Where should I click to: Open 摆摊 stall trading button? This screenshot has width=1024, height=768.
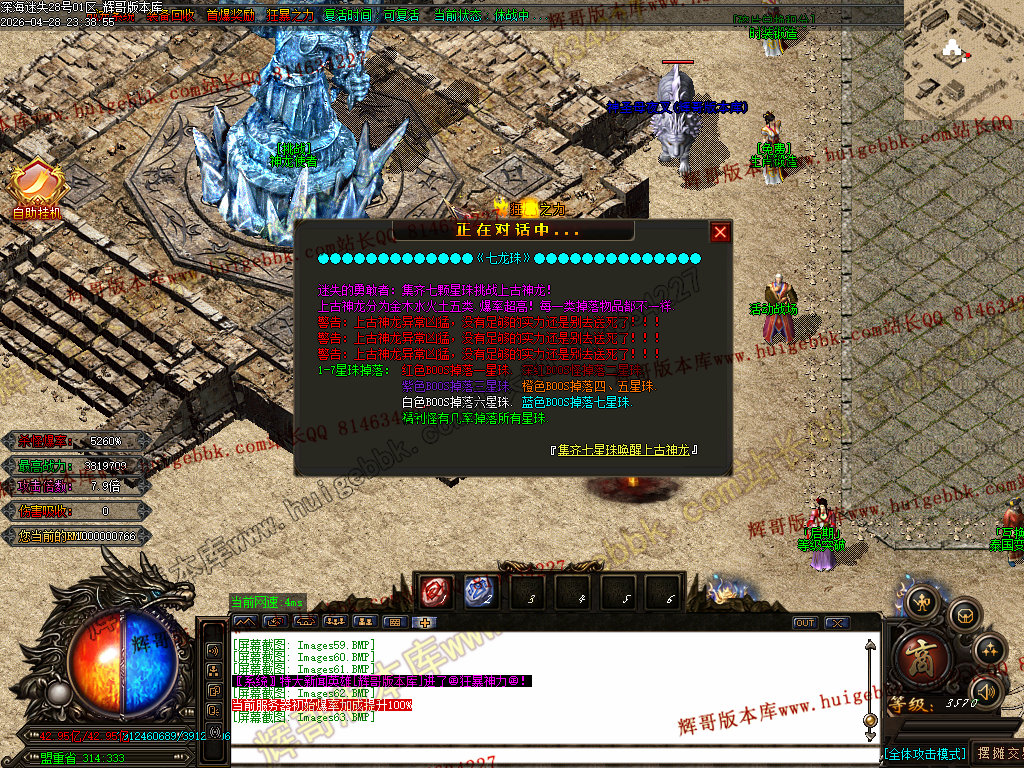coord(998,753)
